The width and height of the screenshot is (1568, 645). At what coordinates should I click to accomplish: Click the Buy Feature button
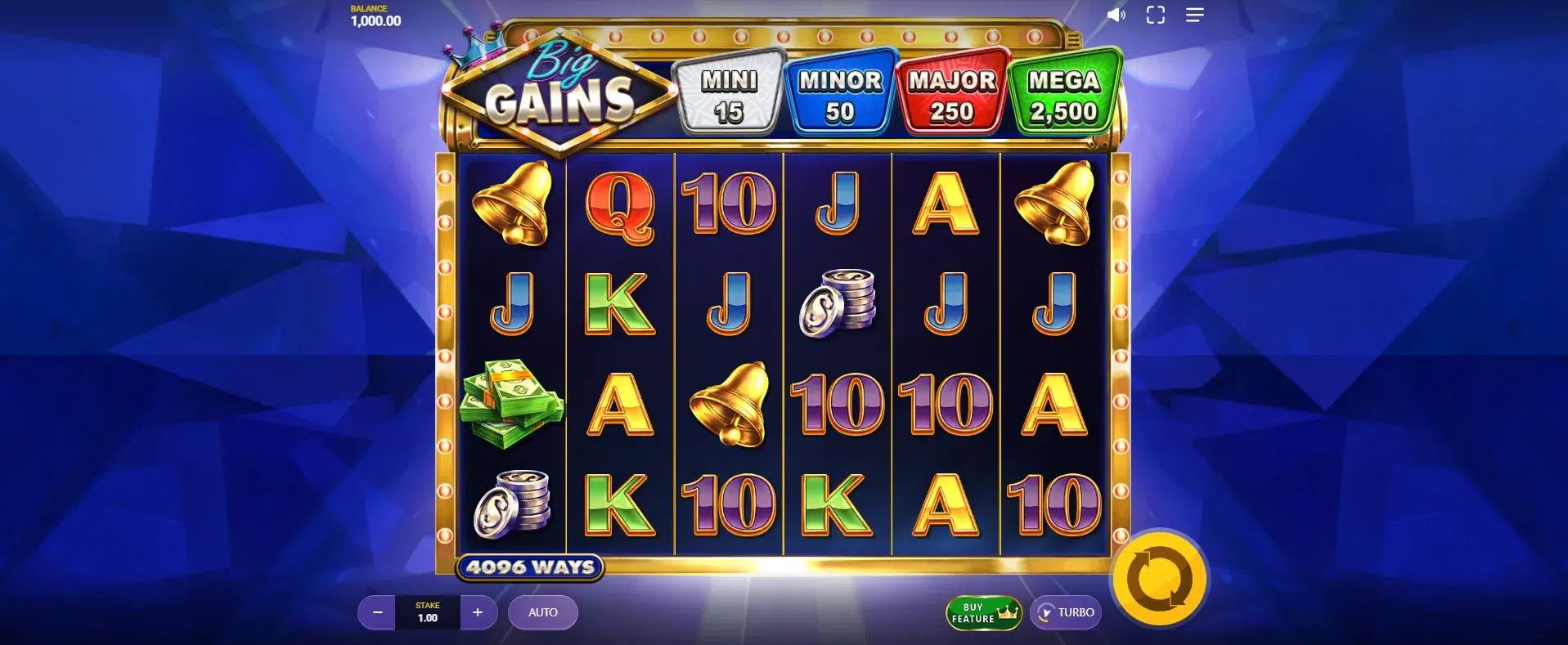(x=983, y=612)
